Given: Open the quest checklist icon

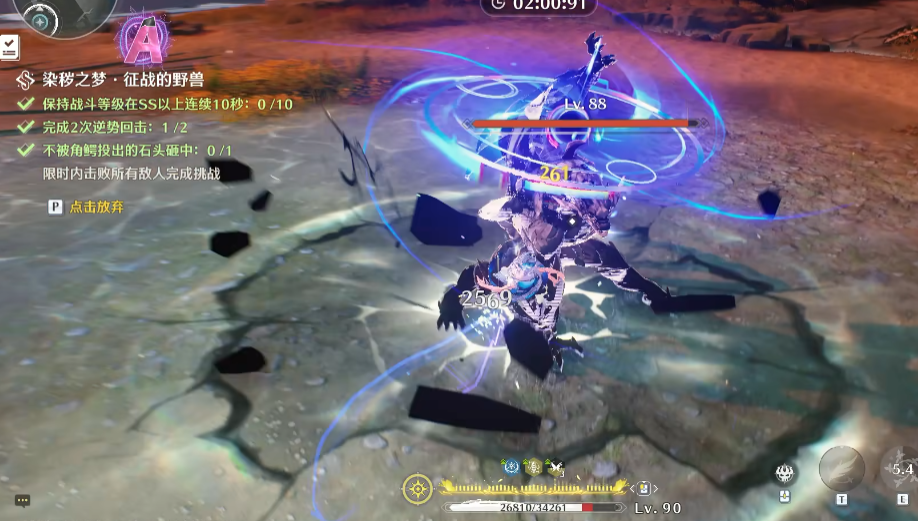Looking at the screenshot, I should click(x=9, y=47).
